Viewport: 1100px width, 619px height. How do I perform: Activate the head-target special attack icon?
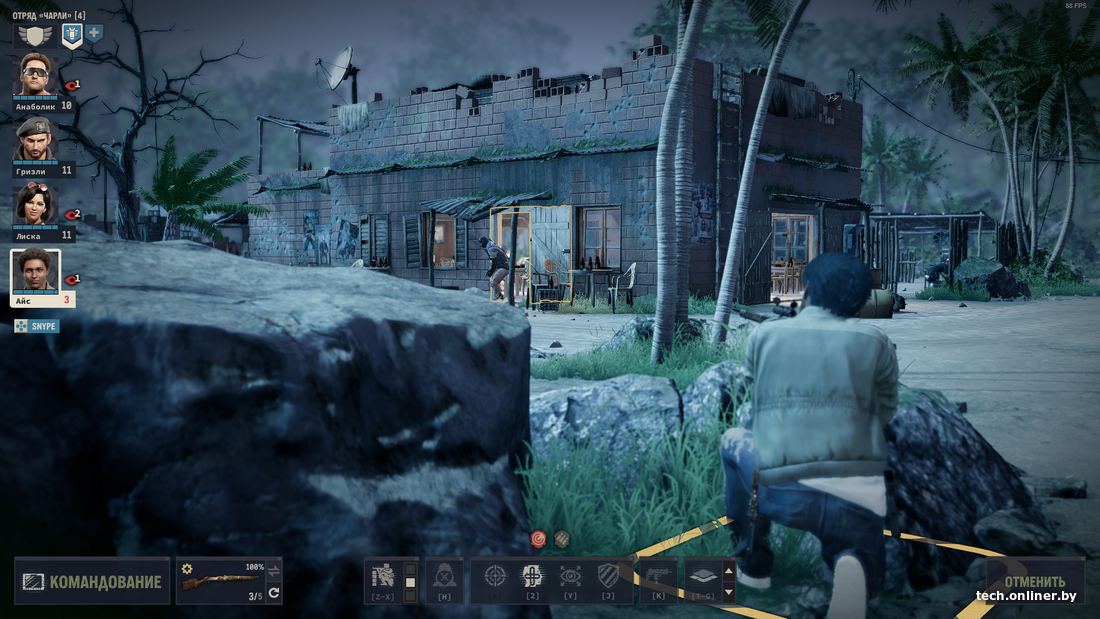point(532,577)
